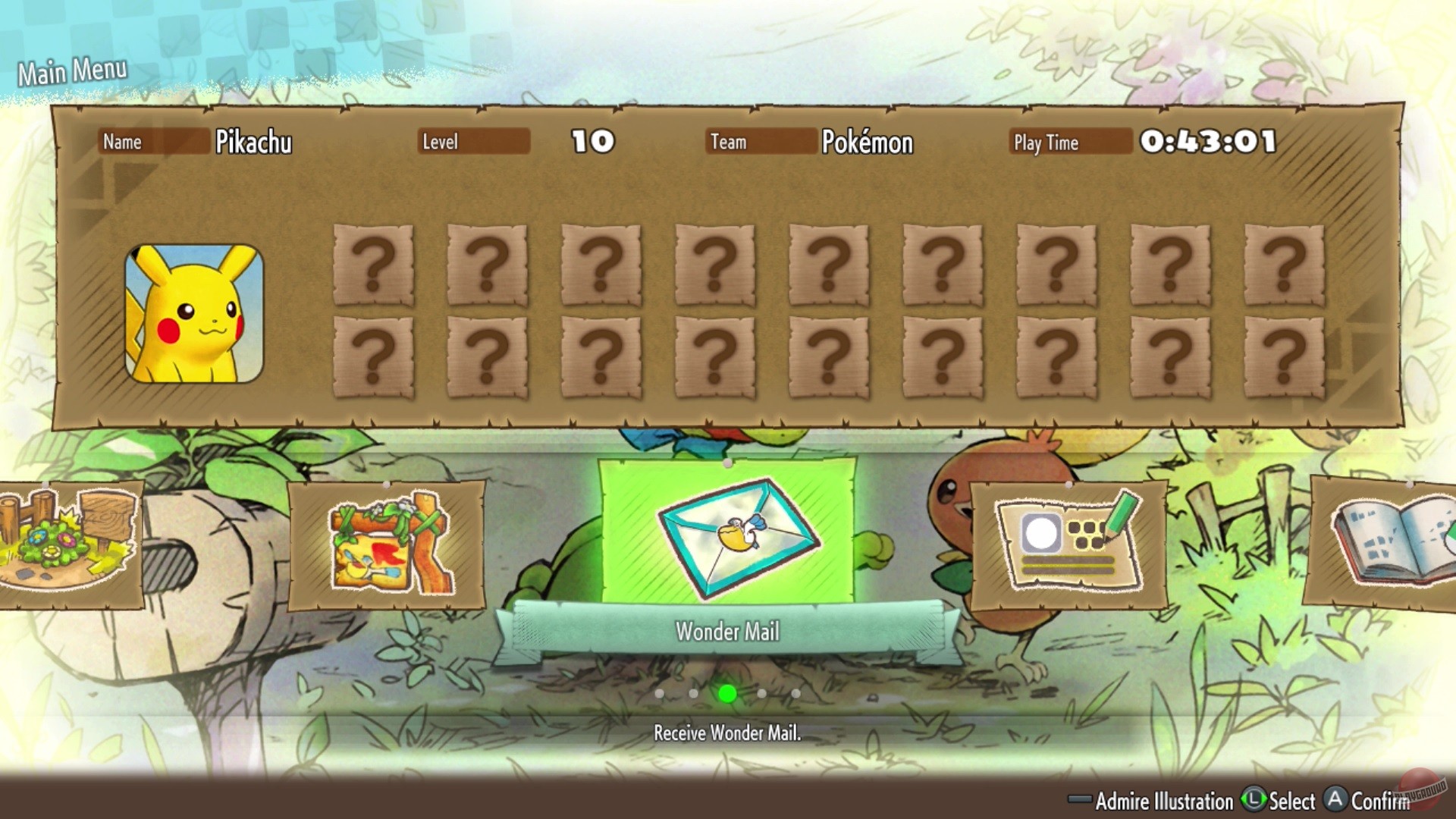
Task: Click the Pikachu team leader portrait
Action: pos(193,311)
